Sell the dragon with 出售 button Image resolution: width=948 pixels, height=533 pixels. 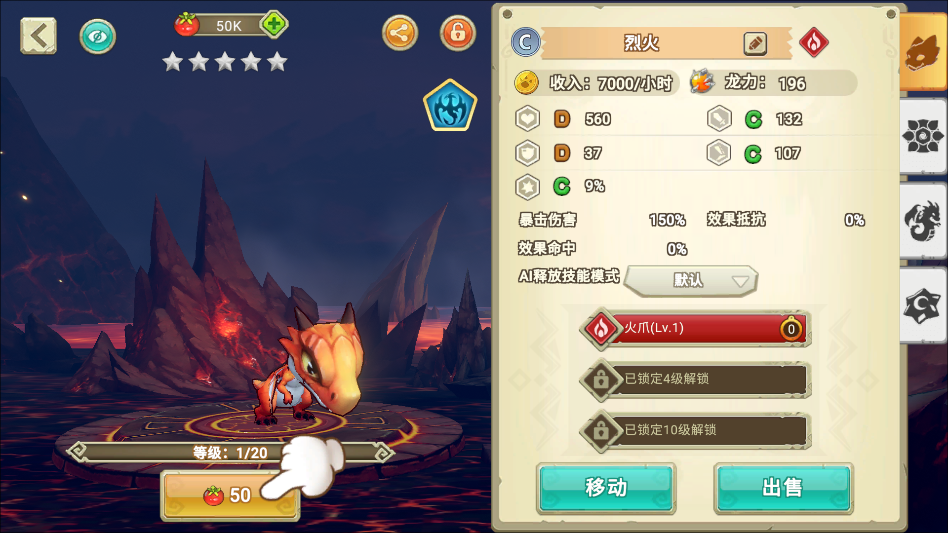coord(782,488)
